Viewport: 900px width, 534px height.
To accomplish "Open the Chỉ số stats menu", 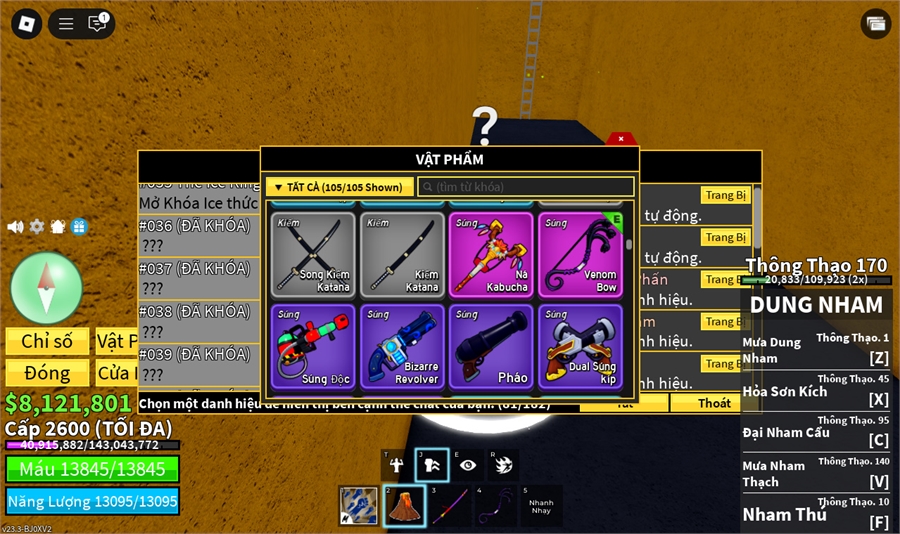I will click(47, 341).
